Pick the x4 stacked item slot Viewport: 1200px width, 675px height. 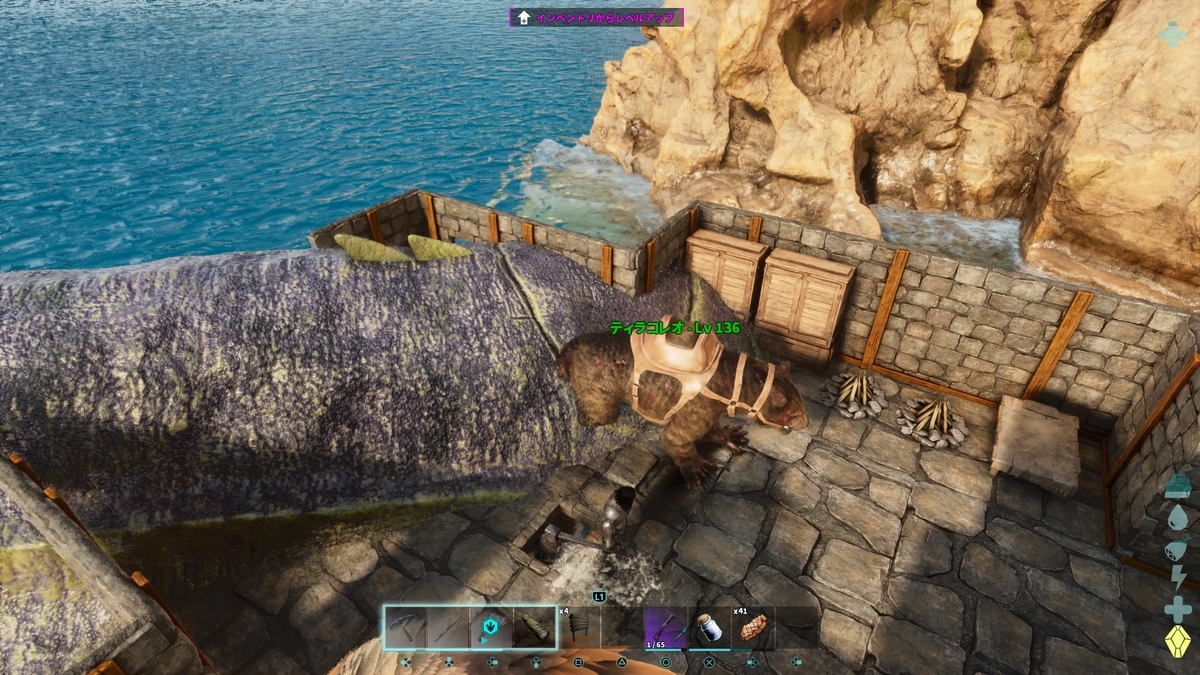coord(578,628)
